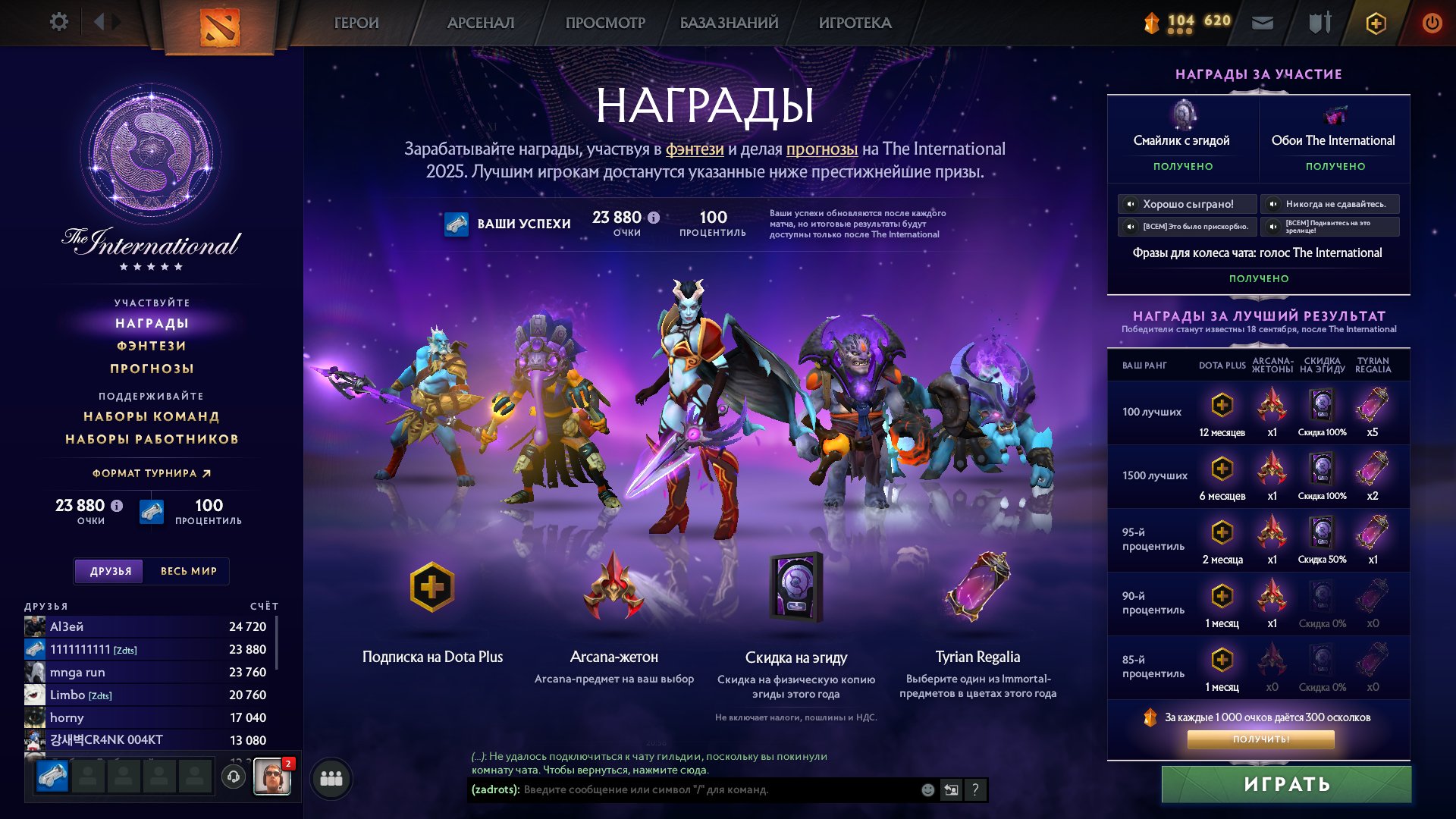
Task: Open the фэнтези hyperlink in the description
Action: (x=694, y=150)
